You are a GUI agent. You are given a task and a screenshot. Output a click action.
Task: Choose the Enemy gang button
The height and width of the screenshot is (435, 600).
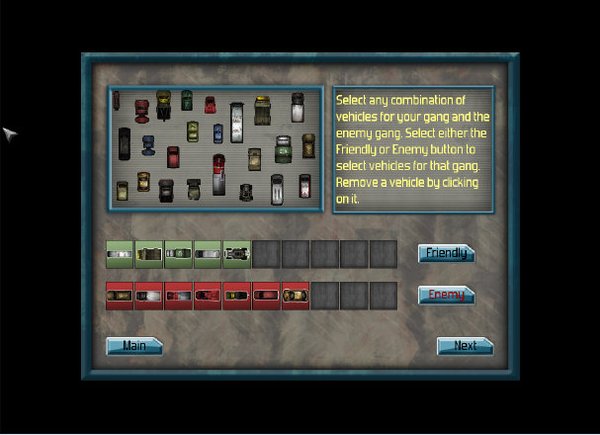pos(445,295)
